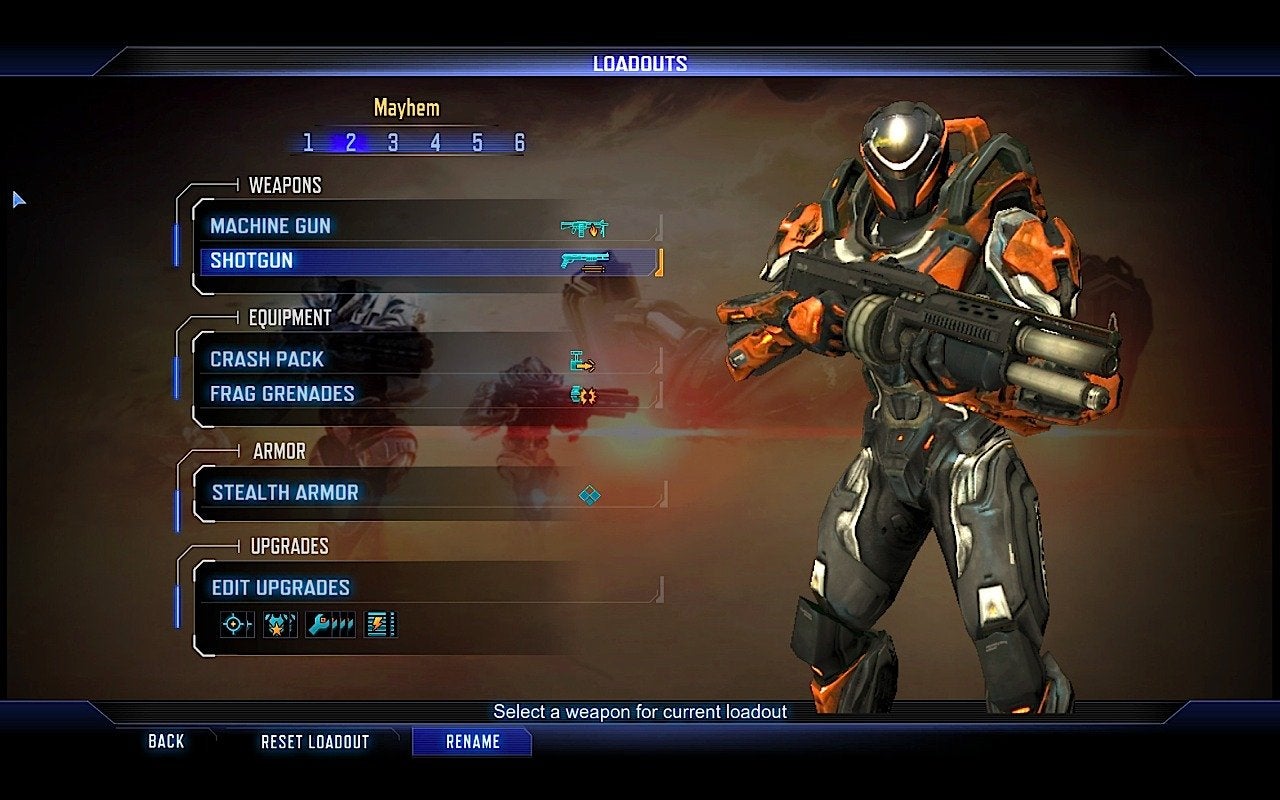
Task: Change the Stealth Armor selection
Action: point(430,492)
